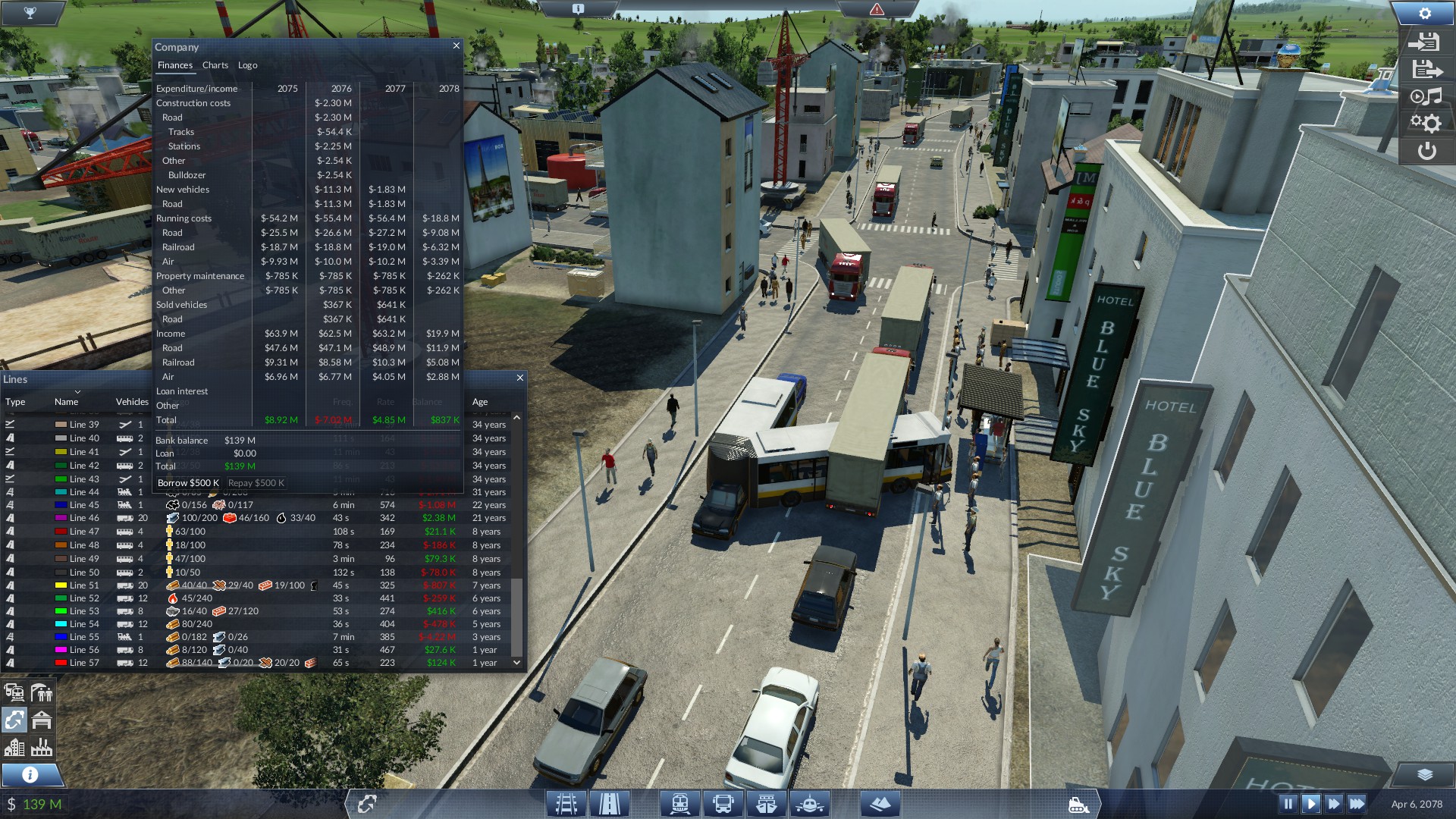Open the airport construction menu
1456x819 pixels.
(x=810, y=804)
